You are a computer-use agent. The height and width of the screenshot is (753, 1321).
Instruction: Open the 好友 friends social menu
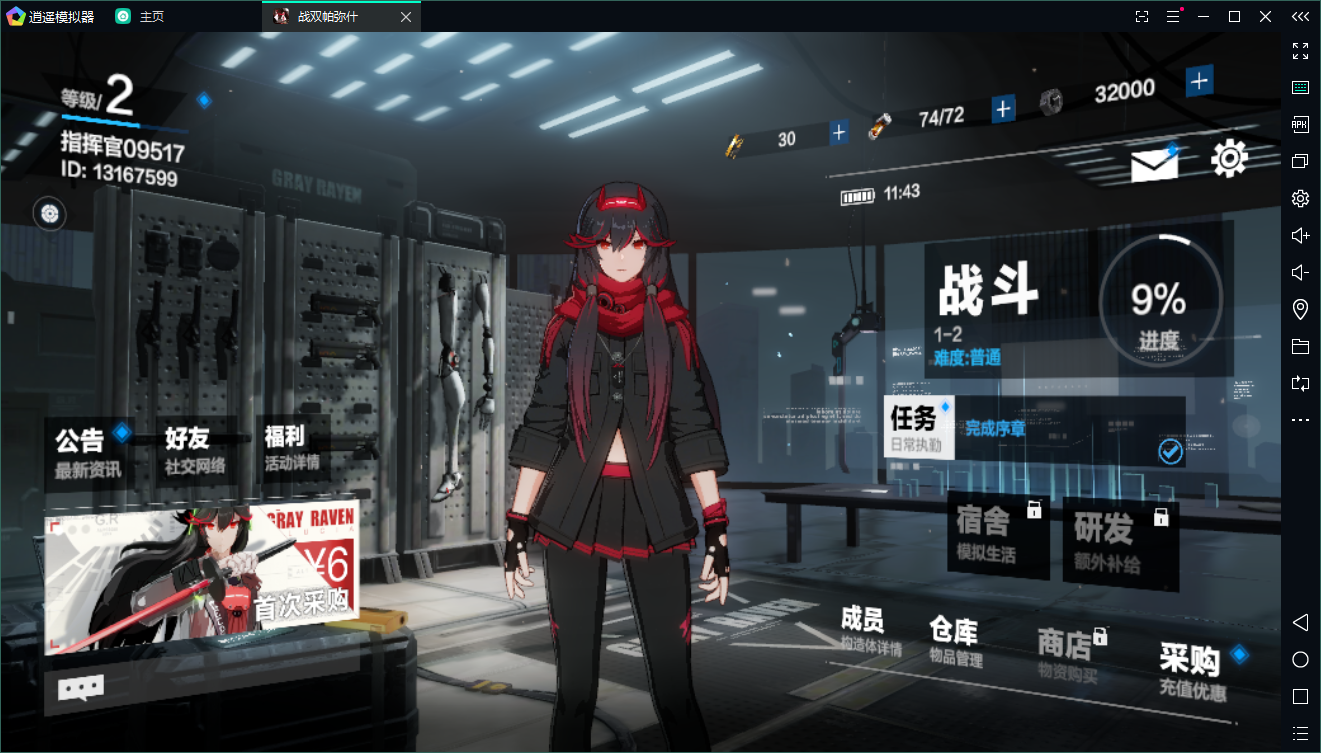tap(195, 451)
